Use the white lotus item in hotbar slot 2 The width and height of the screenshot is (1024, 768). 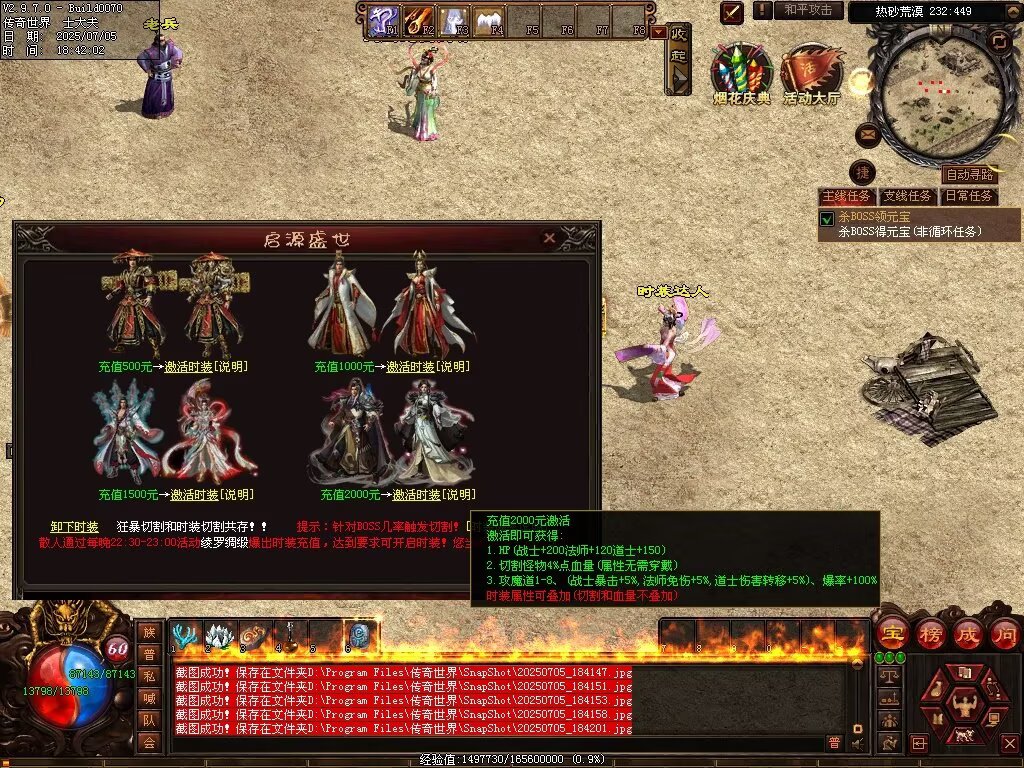[x=220, y=635]
